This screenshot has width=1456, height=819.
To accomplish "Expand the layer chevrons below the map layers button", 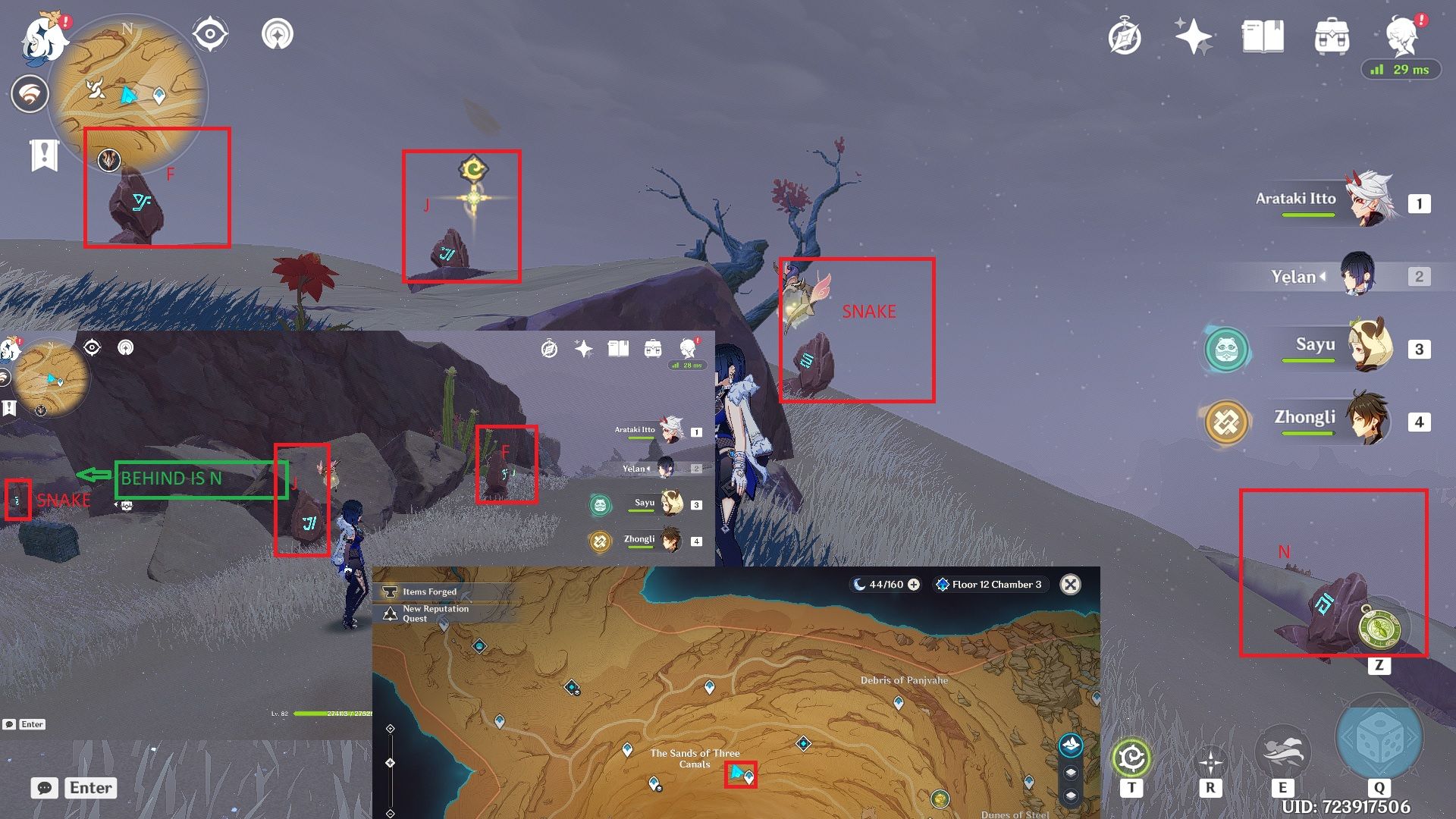I will pyautogui.click(x=1070, y=772).
